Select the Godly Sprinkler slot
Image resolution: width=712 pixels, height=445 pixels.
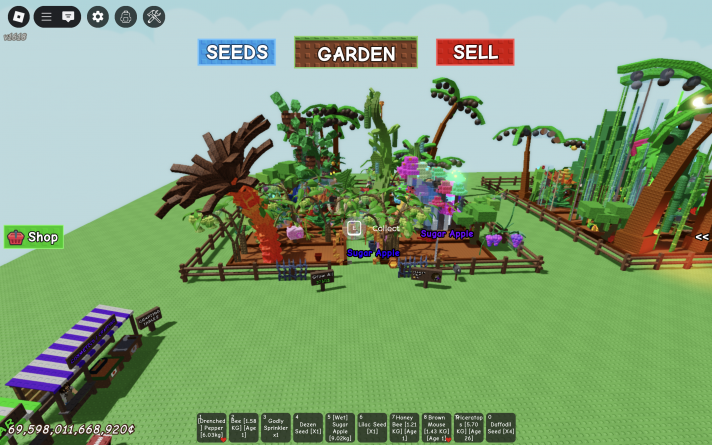click(x=276, y=427)
